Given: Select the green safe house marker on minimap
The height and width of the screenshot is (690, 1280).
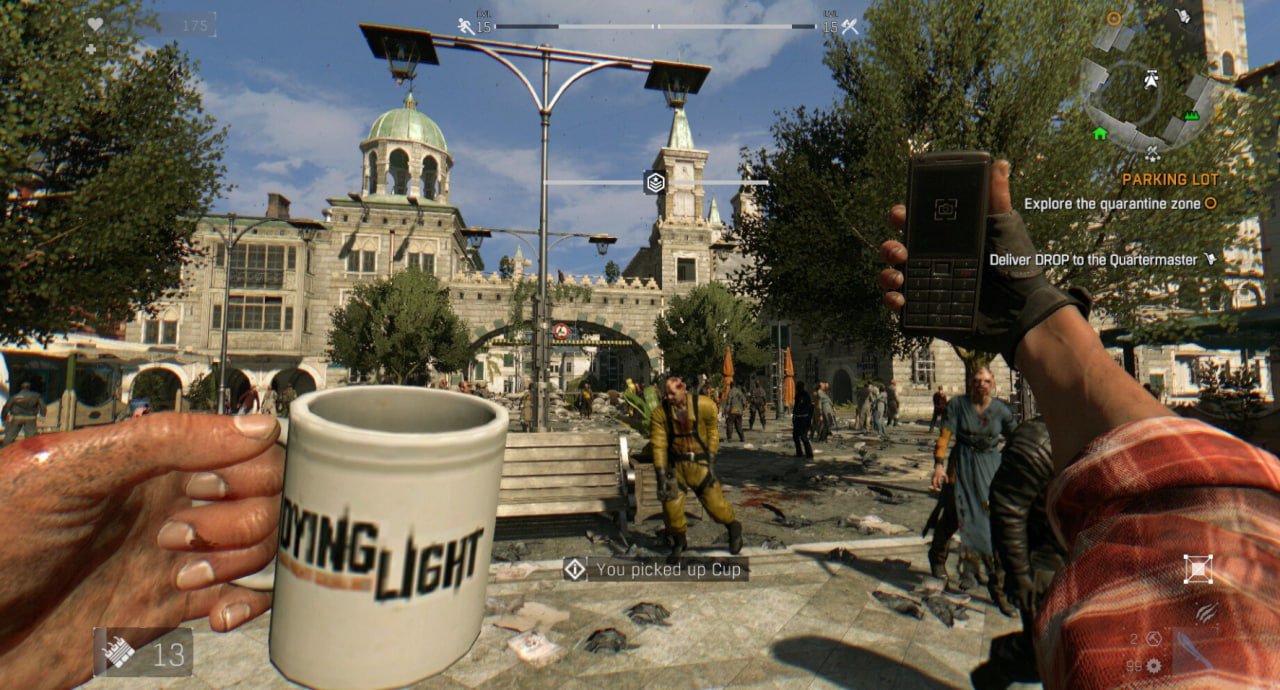Looking at the screenshot, I should 1100,133.
